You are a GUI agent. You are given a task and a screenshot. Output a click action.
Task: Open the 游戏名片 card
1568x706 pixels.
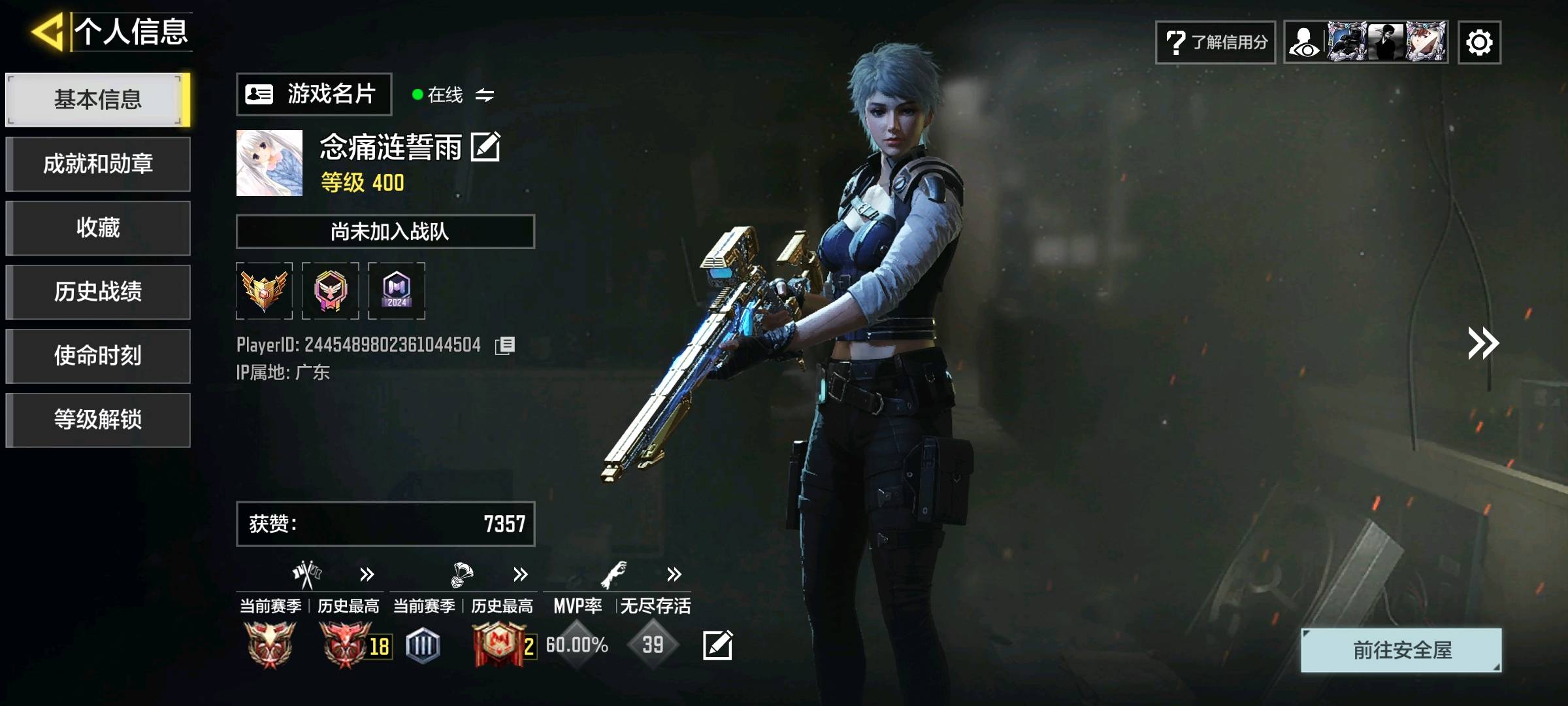pyautogui.click(x=314, y=94)
